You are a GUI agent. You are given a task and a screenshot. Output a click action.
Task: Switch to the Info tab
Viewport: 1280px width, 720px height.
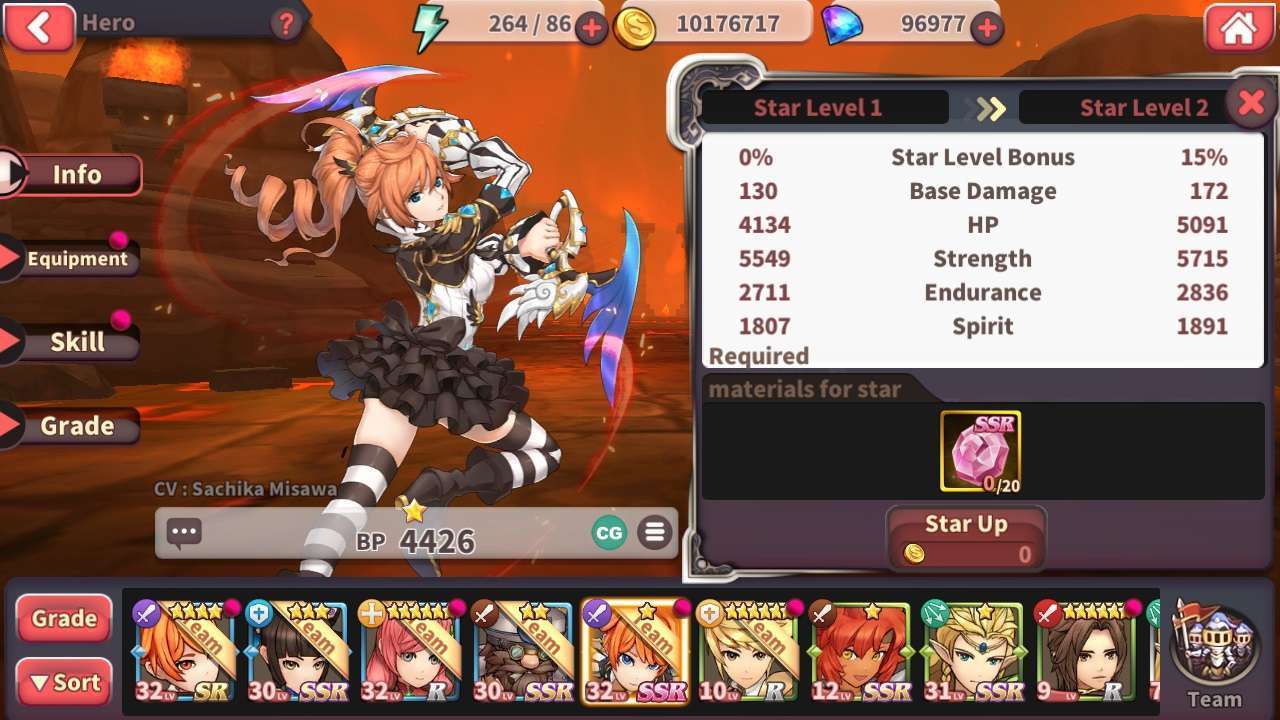coord(76,175)
